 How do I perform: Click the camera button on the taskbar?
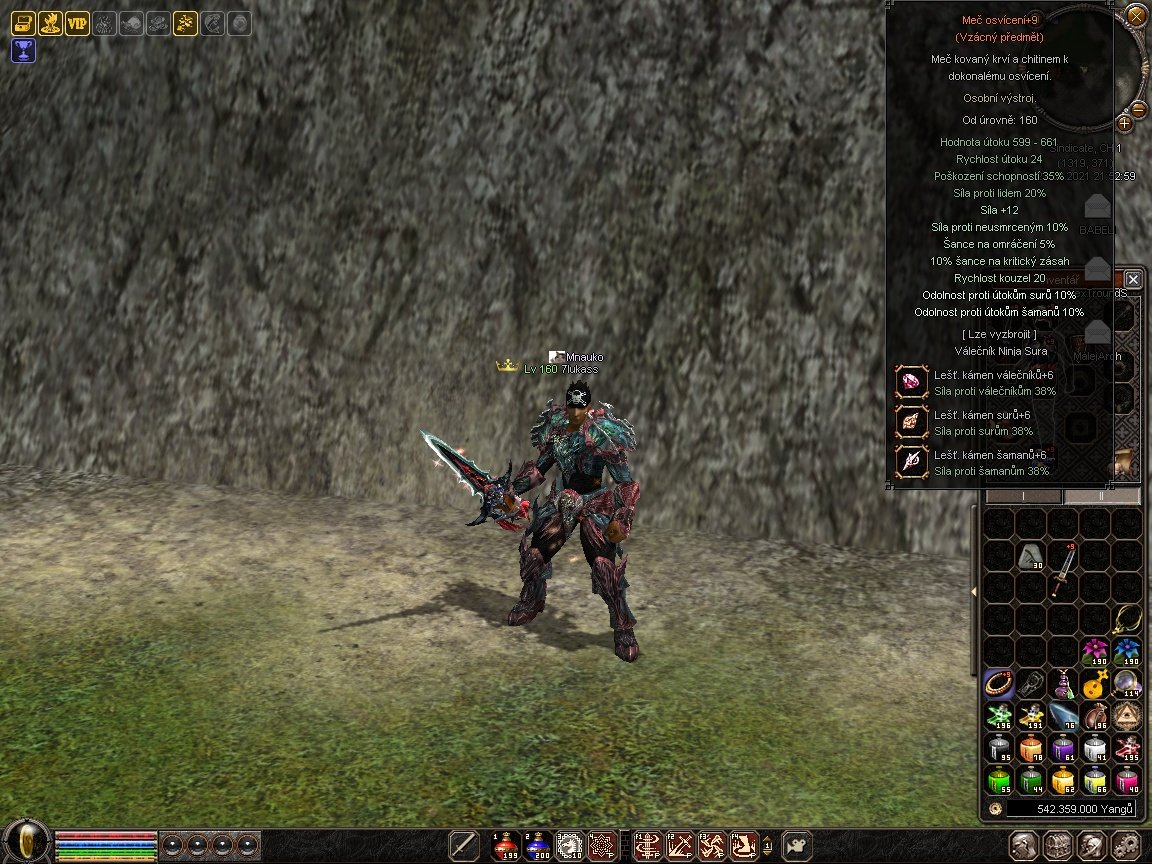(x=796, y=845)
